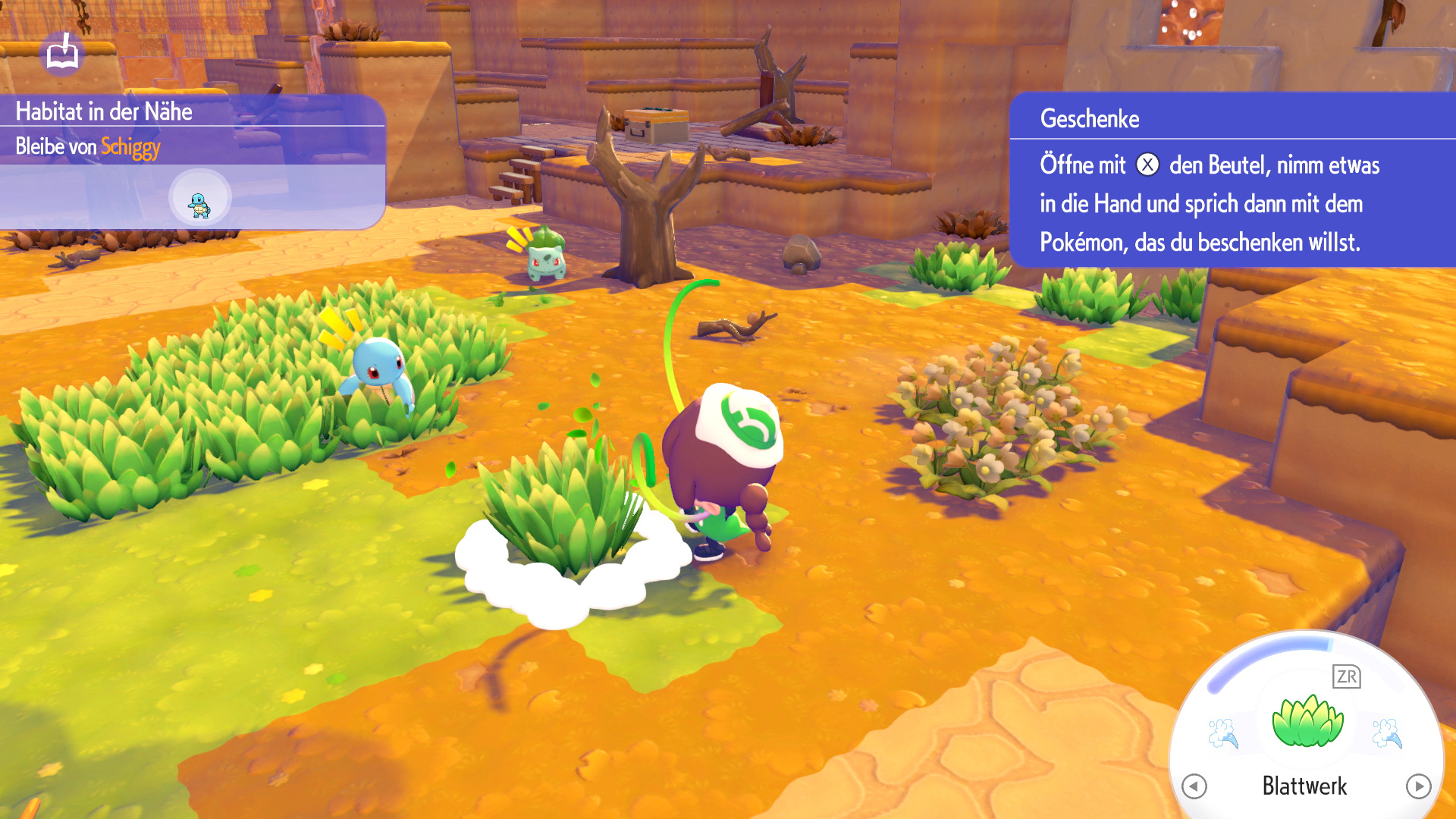Switch to the previous ability with left arrow
1456x819 pixels.
(1194, 786)
